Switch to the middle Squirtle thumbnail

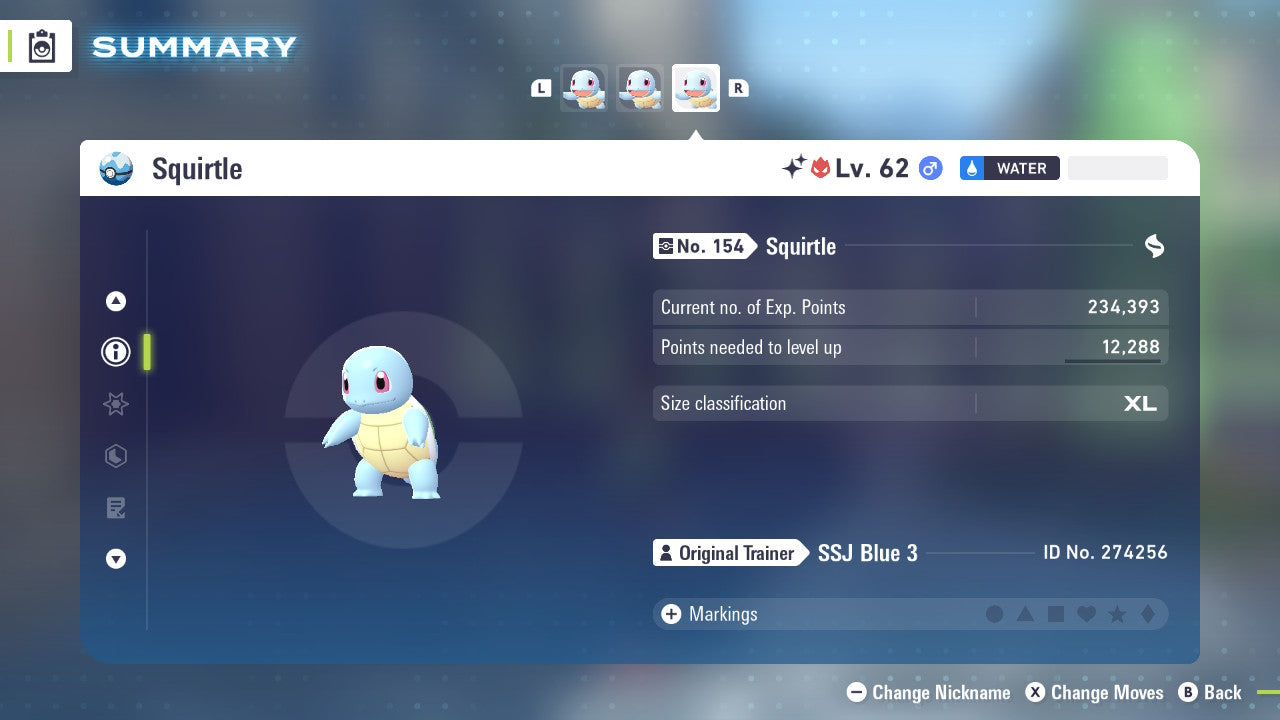[640, 88]
